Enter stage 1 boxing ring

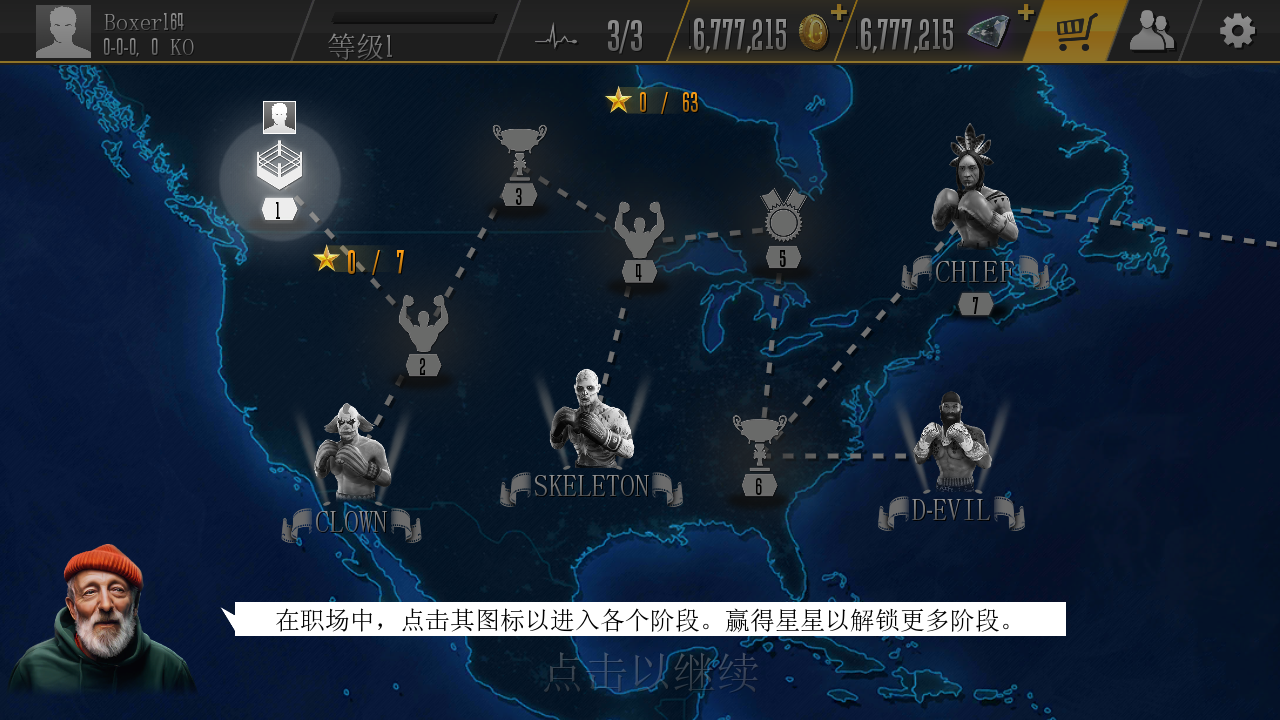[279, 168]
